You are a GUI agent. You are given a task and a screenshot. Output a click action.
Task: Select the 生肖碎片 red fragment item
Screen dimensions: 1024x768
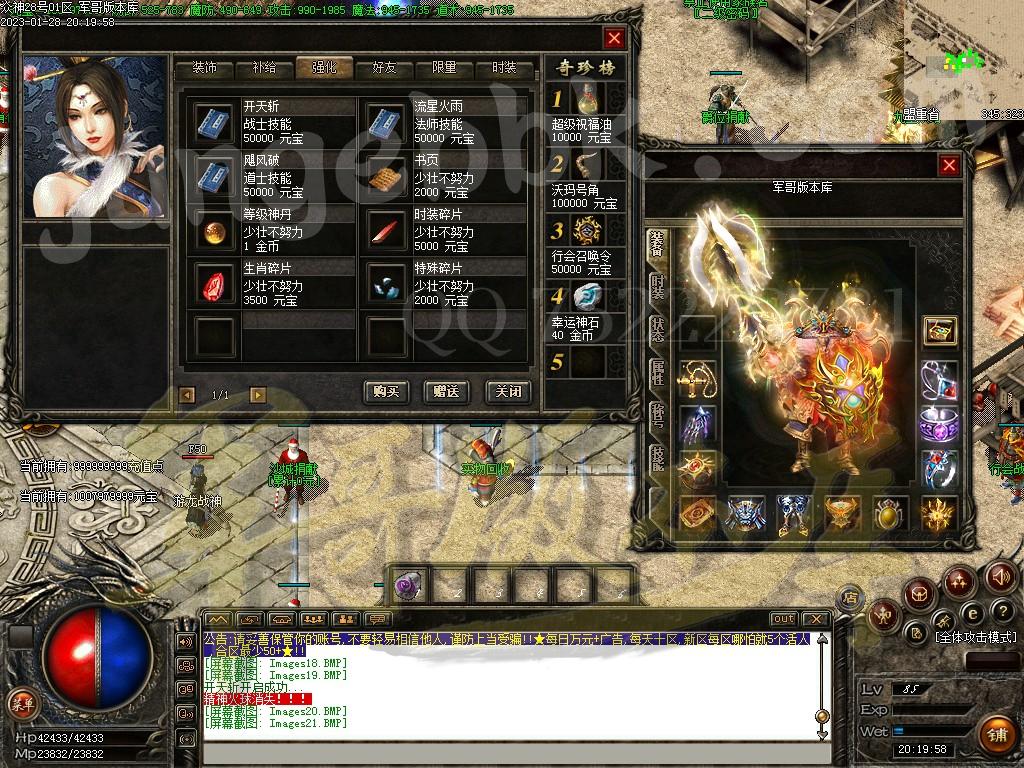(213, 285)
